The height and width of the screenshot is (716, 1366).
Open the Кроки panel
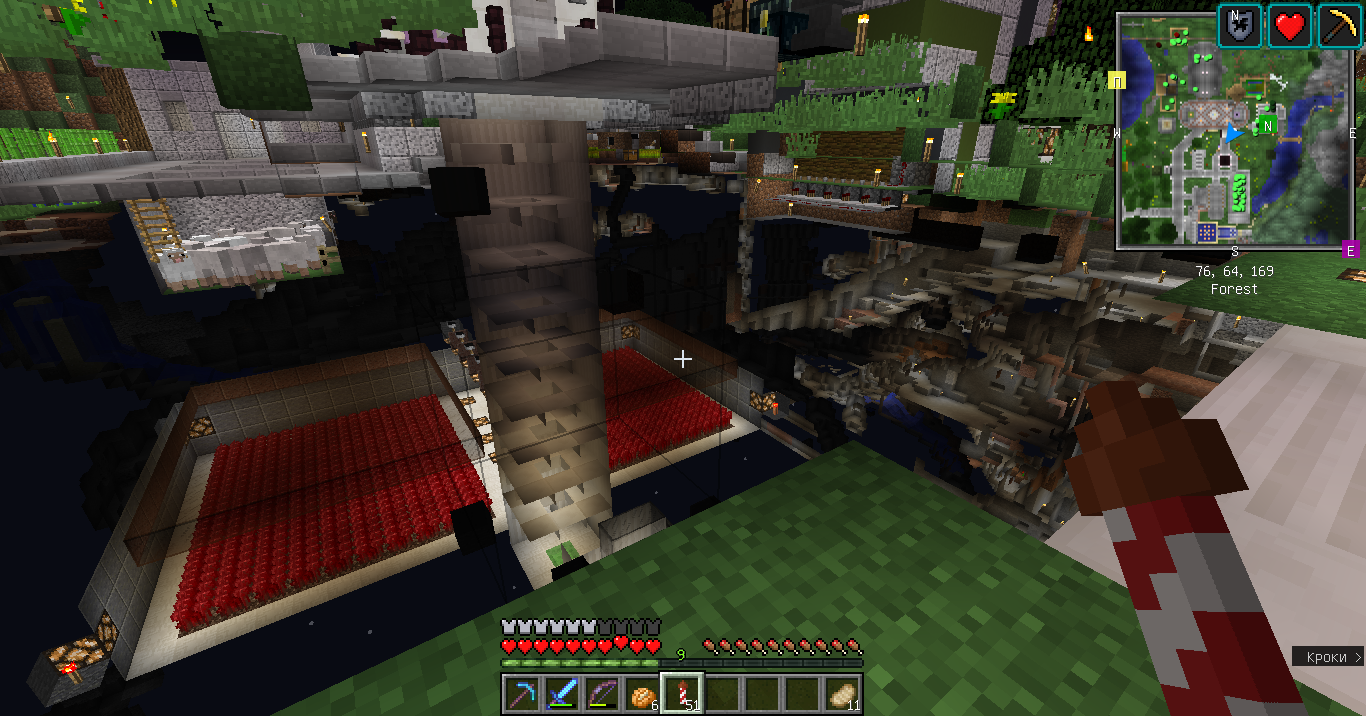pos(1328,657)
